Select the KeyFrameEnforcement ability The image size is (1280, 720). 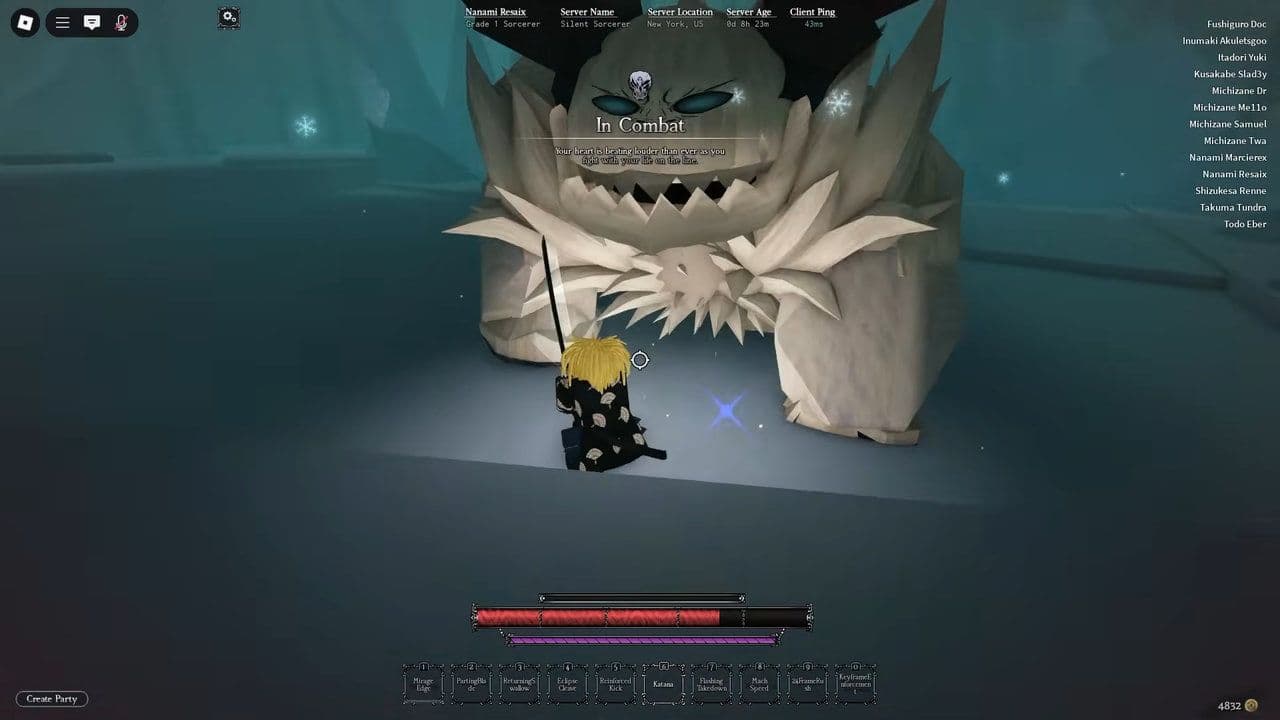pyautogui.click(x=855, y=684)
